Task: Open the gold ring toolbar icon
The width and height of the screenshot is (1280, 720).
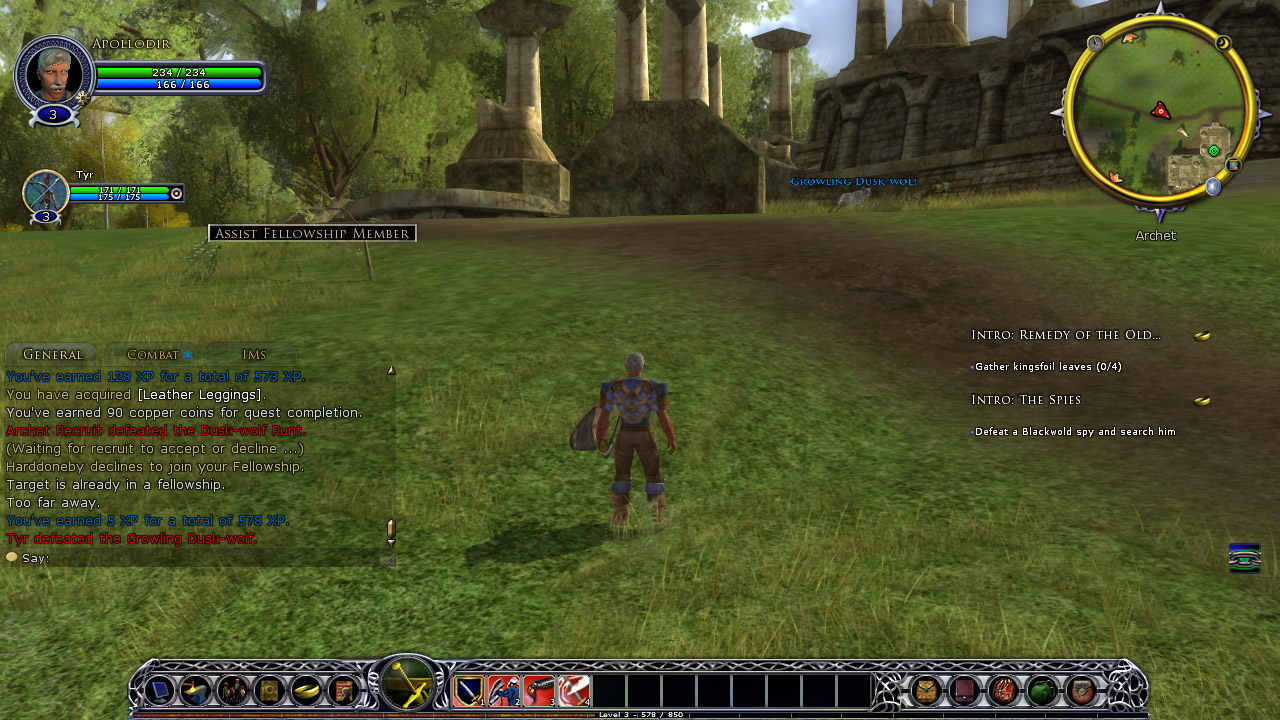Action: pos(306,690)
